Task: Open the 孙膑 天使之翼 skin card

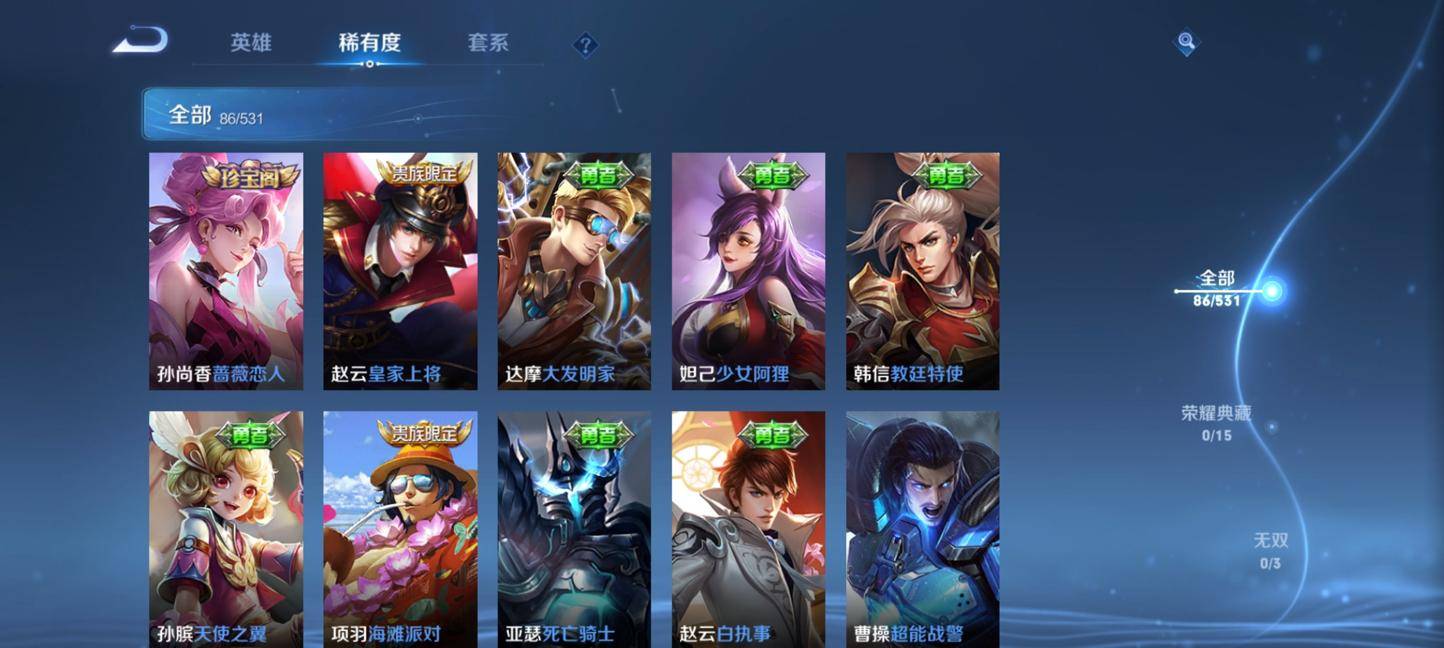Action: coord(226,528)
